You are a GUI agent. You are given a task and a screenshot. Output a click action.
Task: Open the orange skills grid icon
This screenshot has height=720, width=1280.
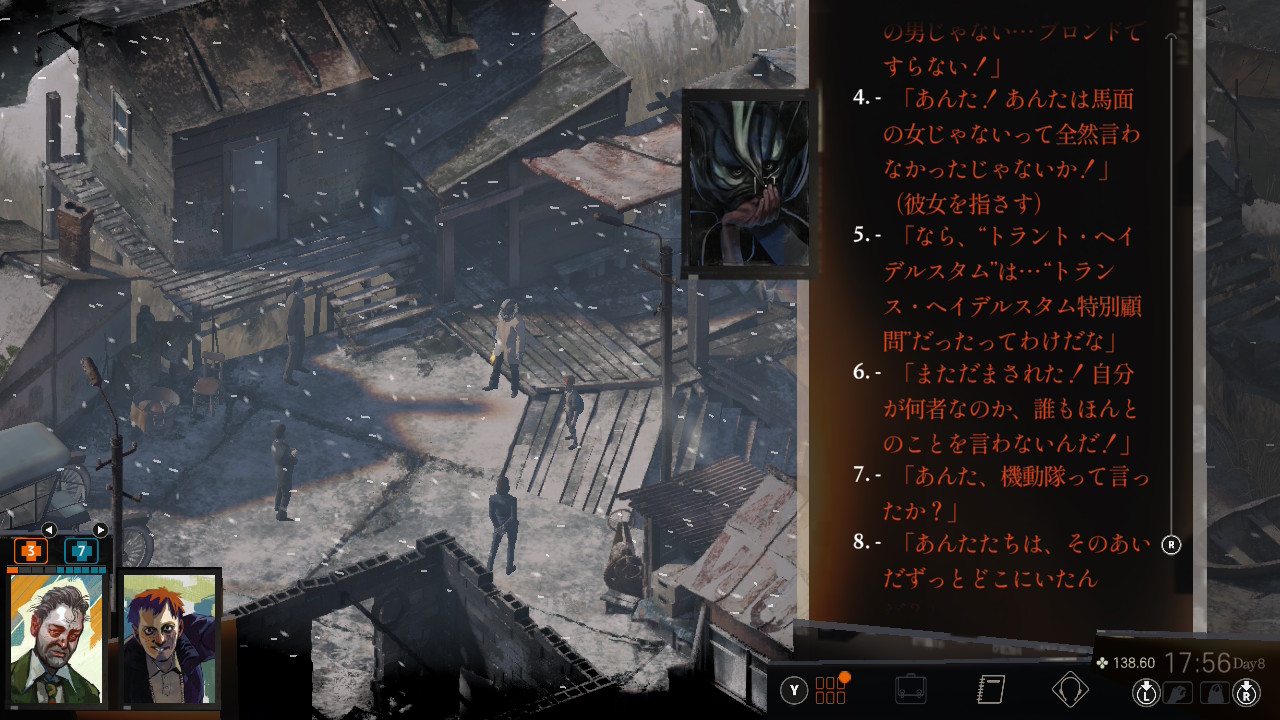coord(831,690)
